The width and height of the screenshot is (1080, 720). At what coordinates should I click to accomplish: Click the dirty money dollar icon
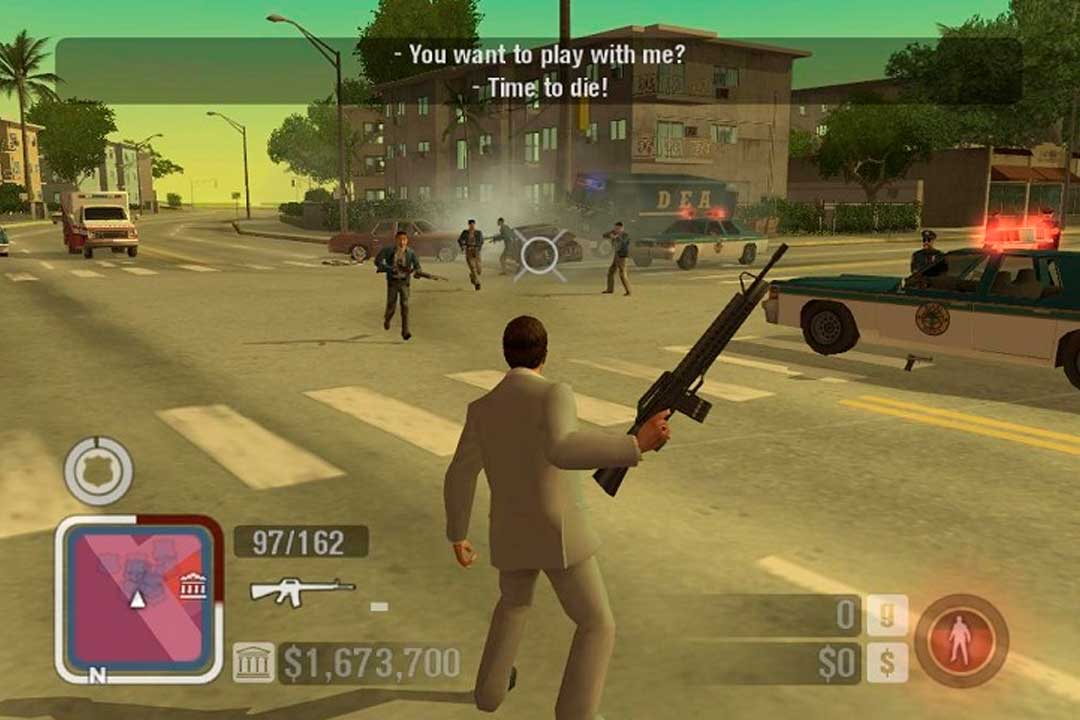pyautogui.click(x=887, y=663)
